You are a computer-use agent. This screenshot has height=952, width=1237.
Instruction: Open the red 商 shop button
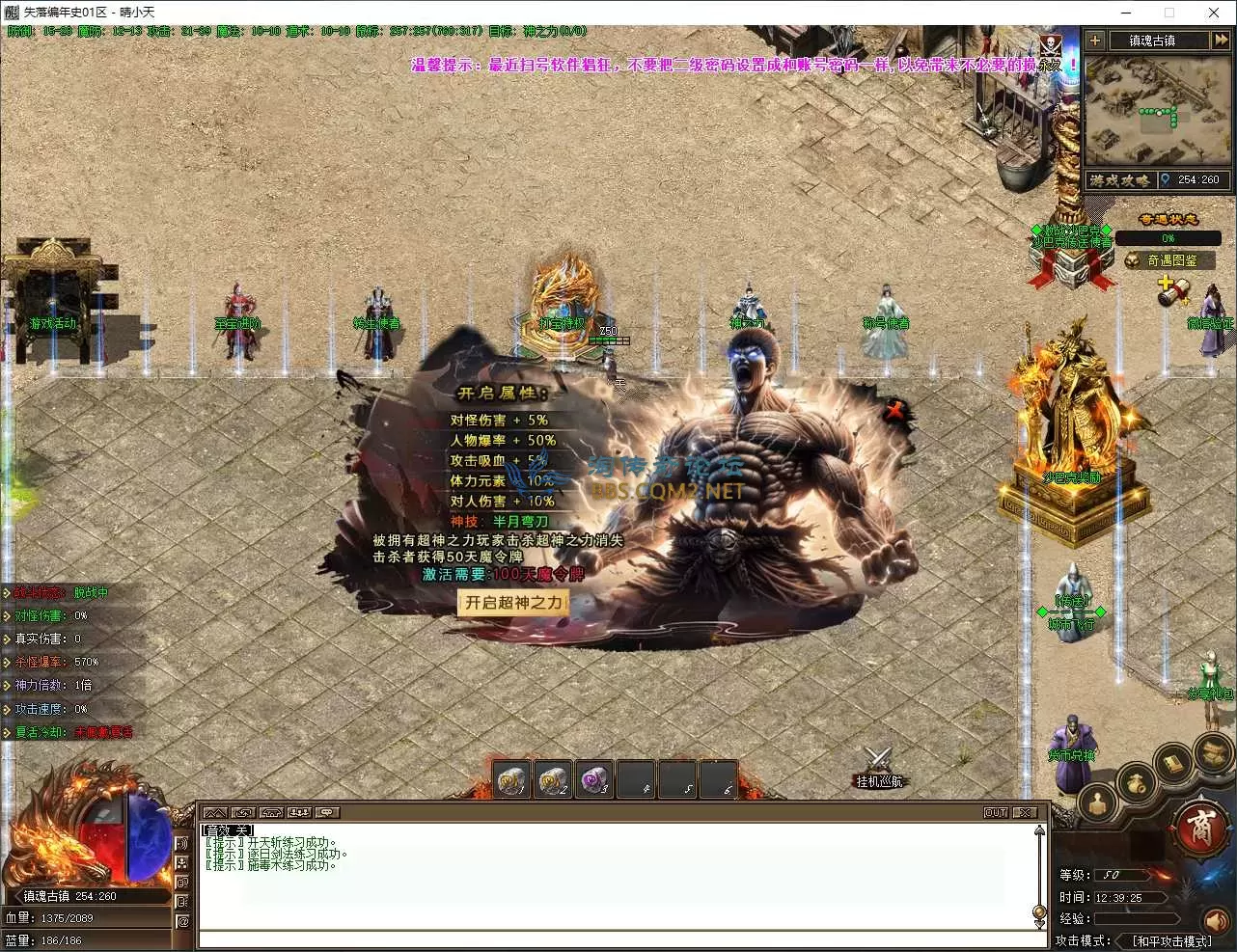(1200, 829)
